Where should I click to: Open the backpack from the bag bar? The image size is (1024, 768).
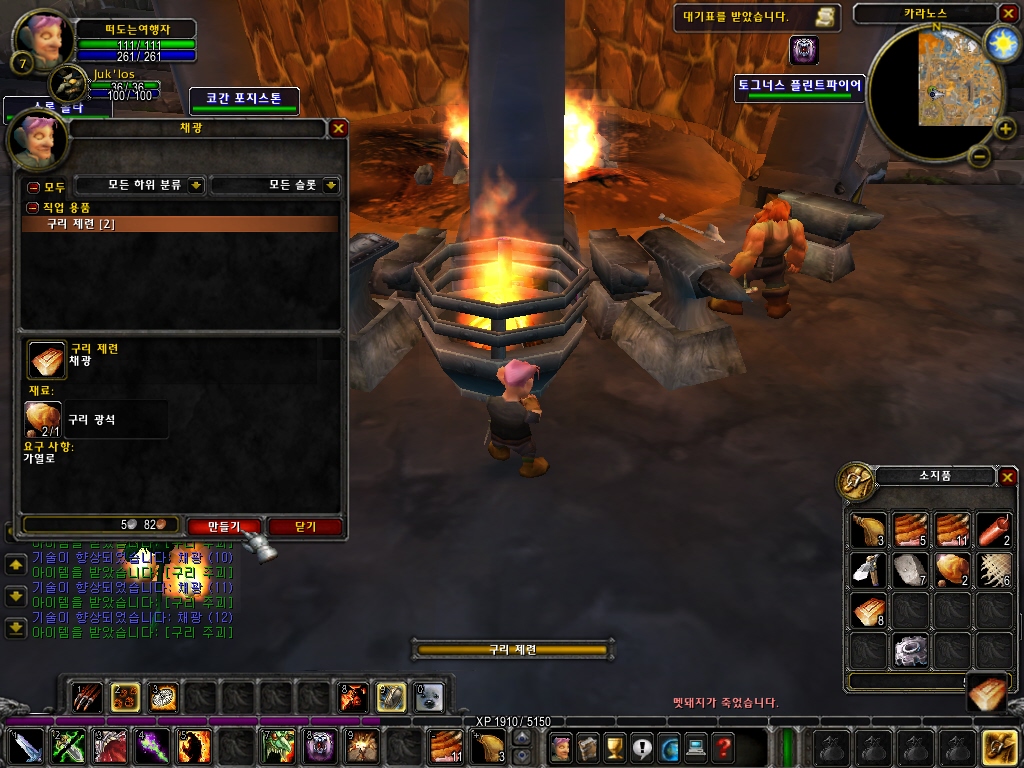tap(1000, 746)
